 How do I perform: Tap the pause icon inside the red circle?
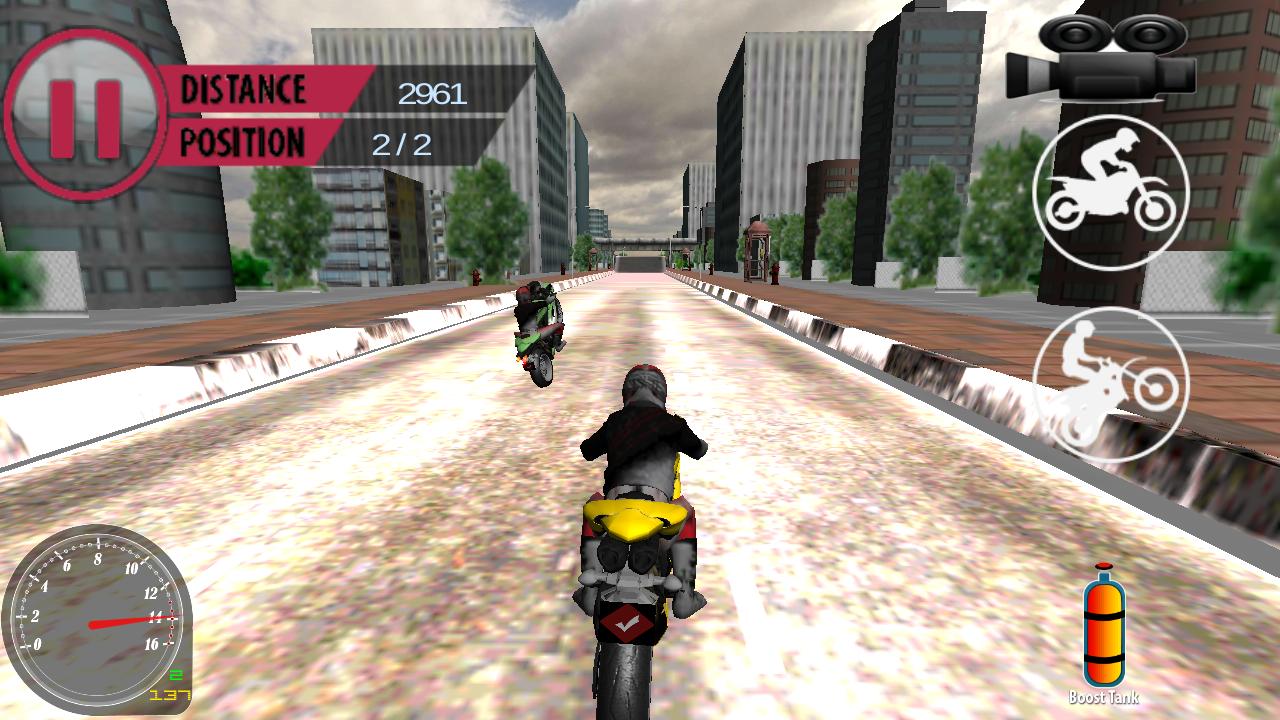85,105
